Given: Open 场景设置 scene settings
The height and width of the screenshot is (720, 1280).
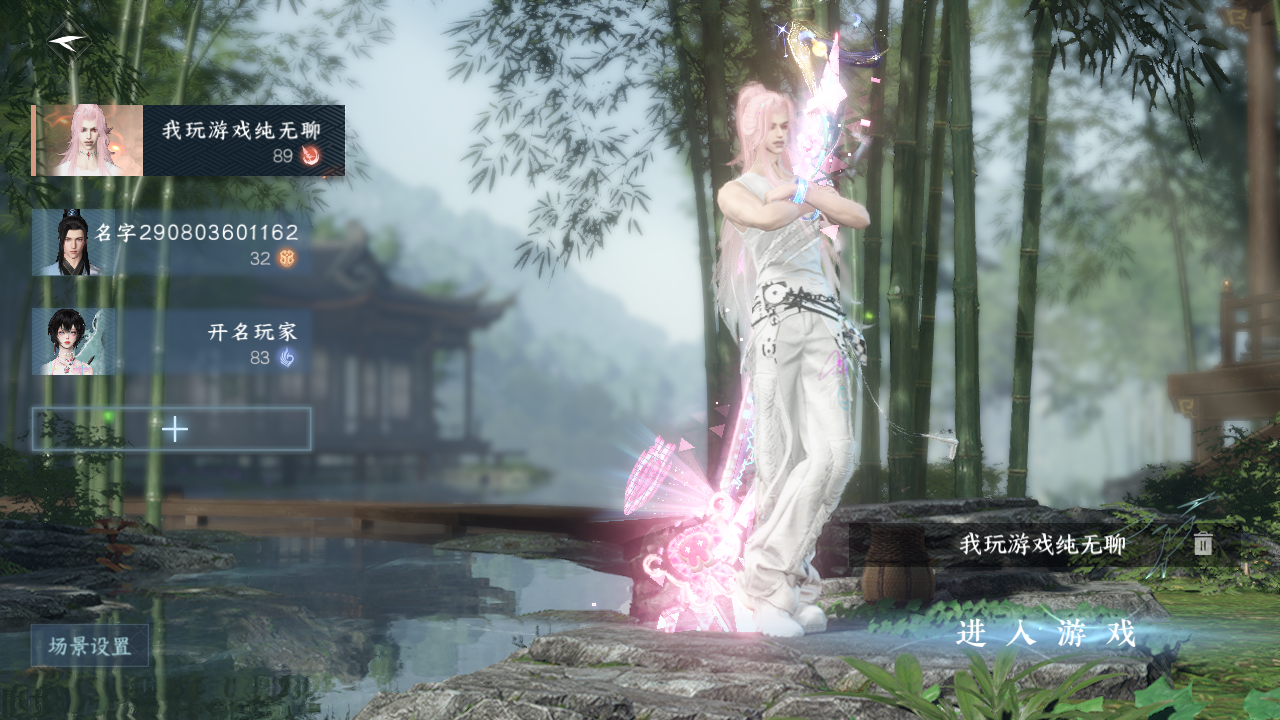Looking at the screenshot, I should coord(90,646).
